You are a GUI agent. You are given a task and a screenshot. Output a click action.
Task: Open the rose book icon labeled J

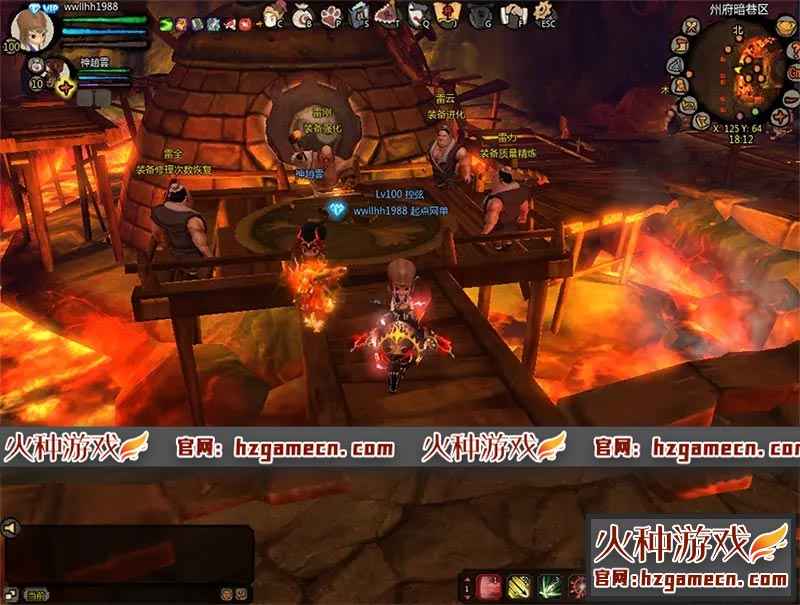pyautogui.click(x=448, y=14)
